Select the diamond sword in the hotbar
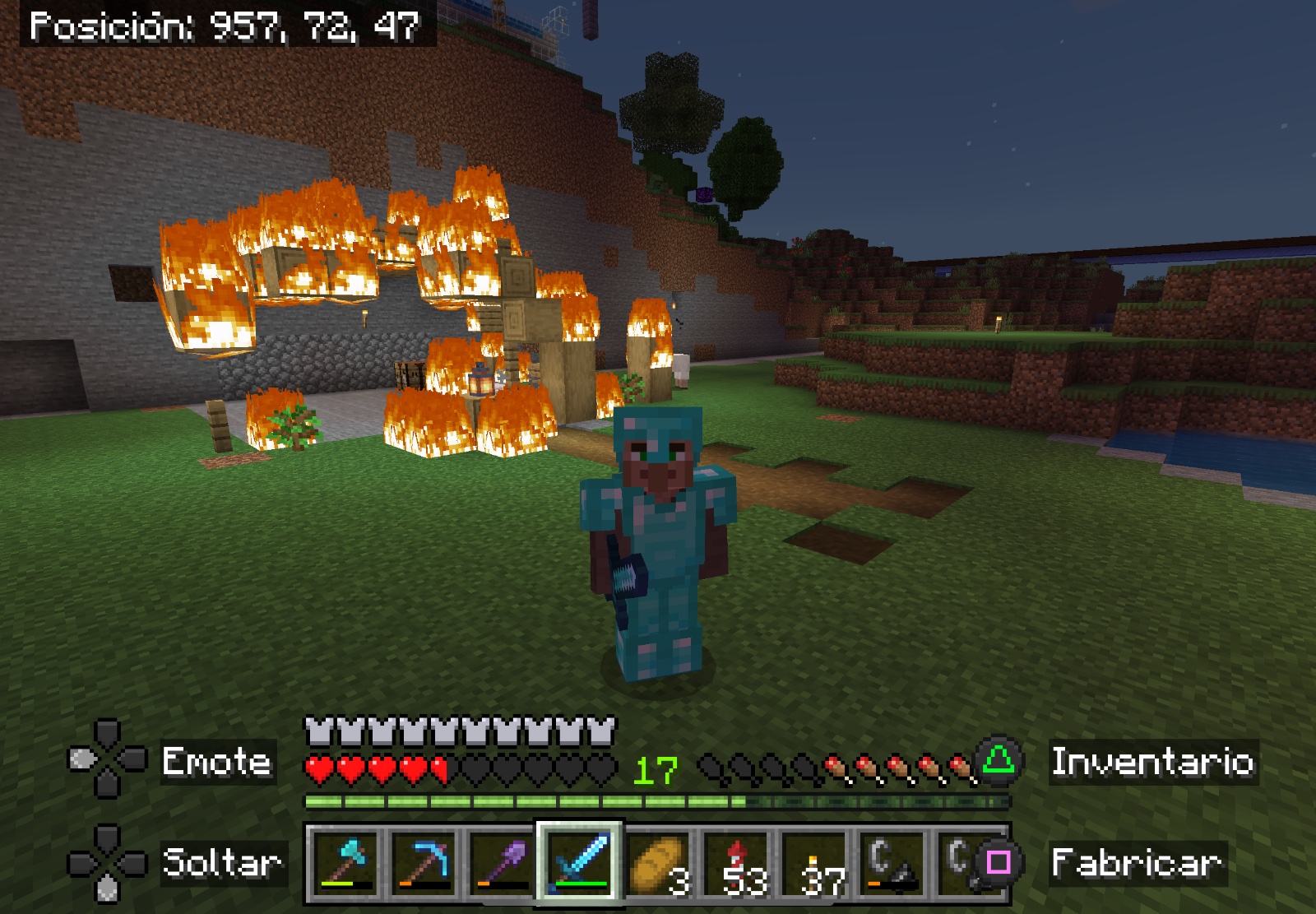 point(580,862)
